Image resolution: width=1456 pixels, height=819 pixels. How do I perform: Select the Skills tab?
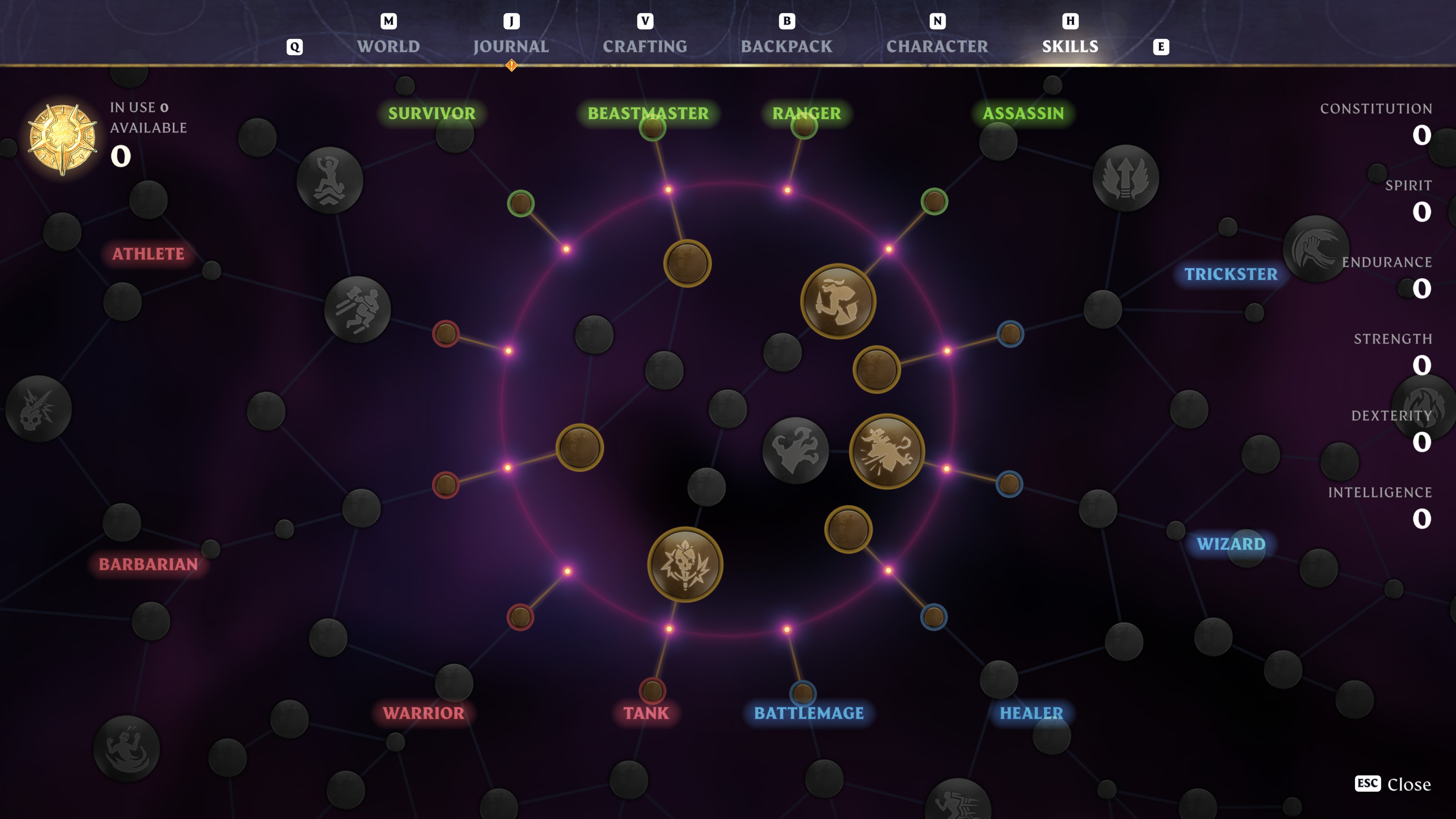[x=1070, y=46]
